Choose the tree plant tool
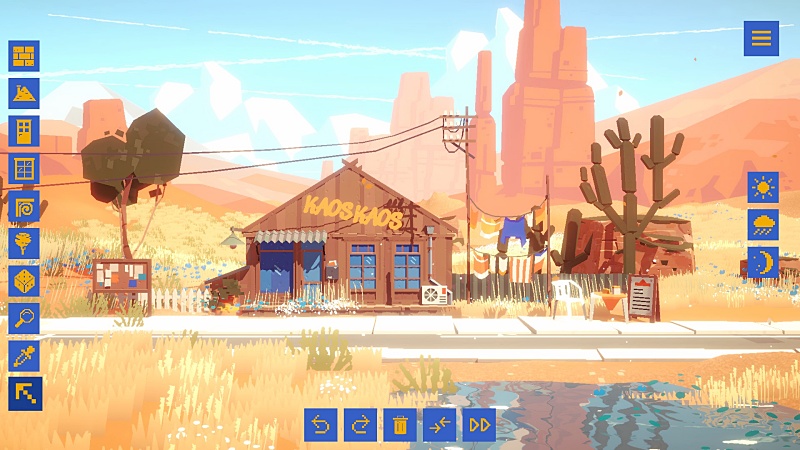This screenshot has height=450, width=800. point(24,243)
